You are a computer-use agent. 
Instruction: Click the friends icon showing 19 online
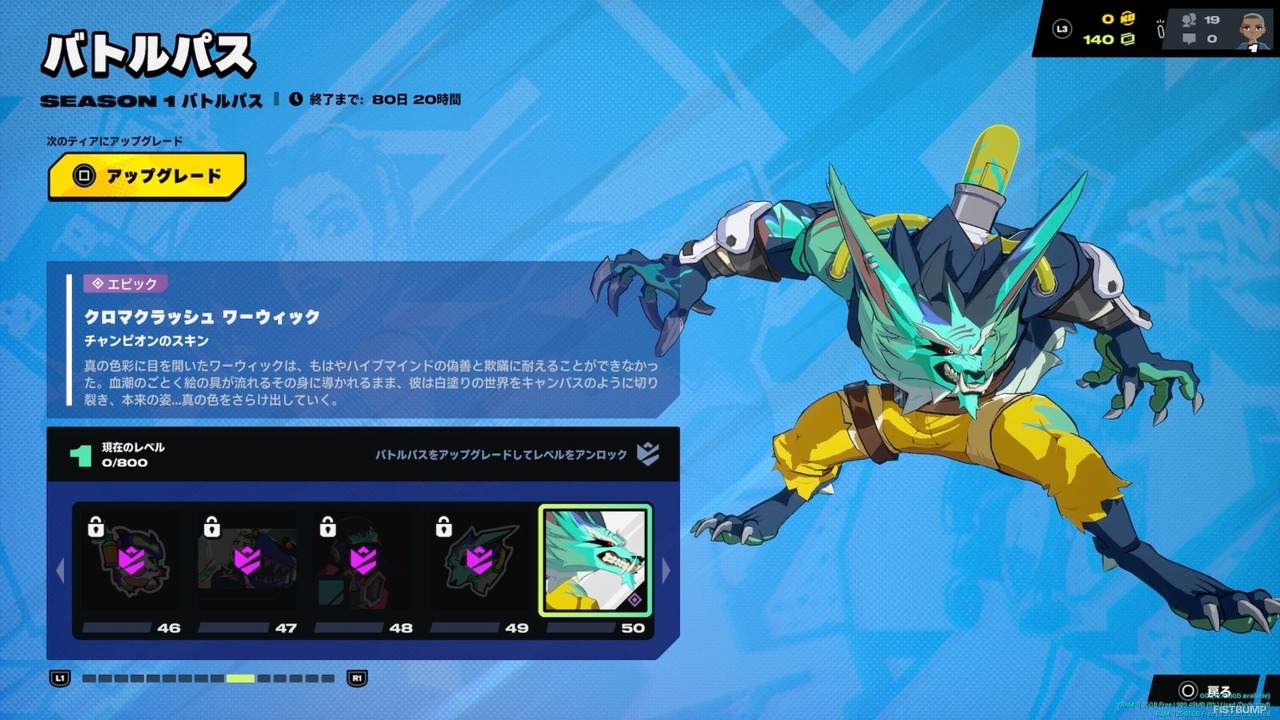(x=1187, y=19)
